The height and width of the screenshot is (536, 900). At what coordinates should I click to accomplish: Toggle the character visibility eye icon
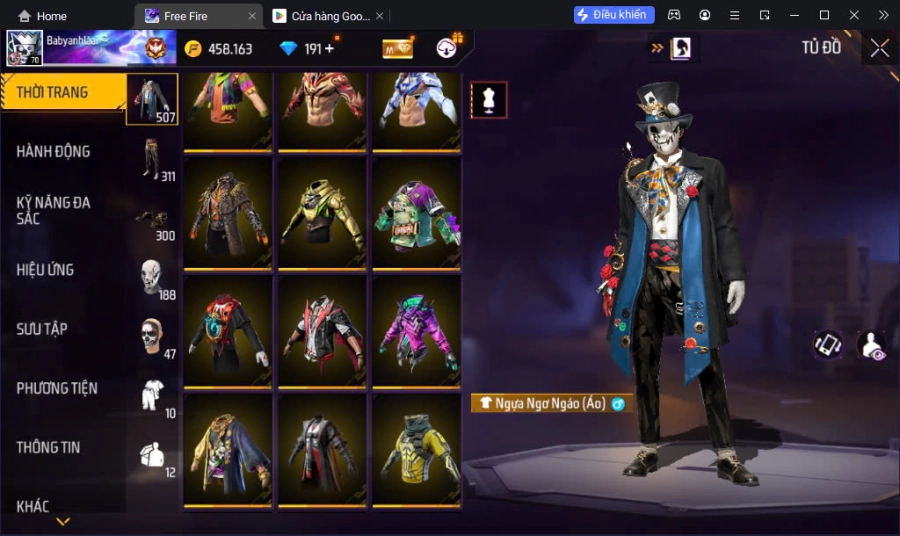click(x=871, y=345)
